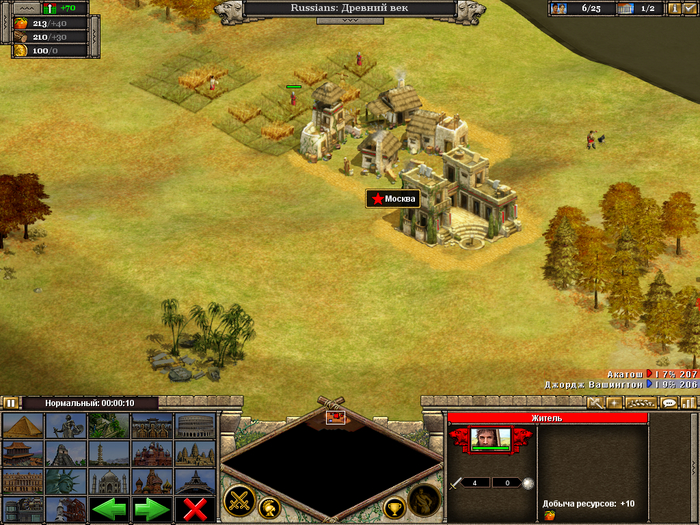The image size is (700, 525).
Task: Open the trophy achievements button
Action: pos(394,507)
